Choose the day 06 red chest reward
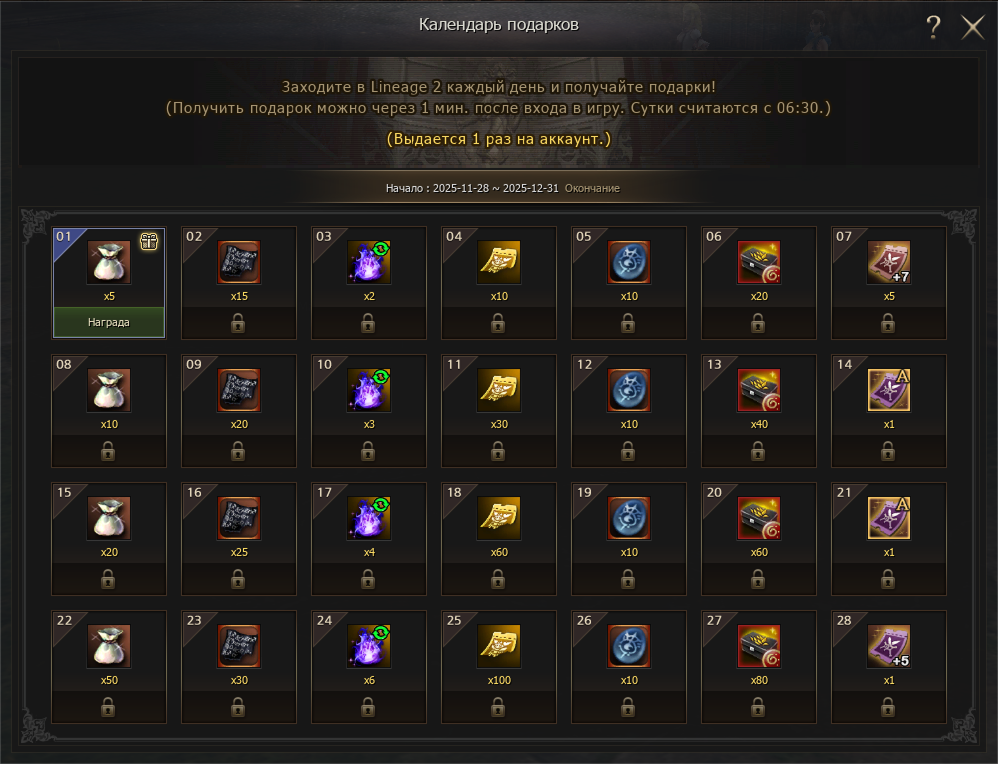This screenshot has width=998, height=764. point(759,262)
